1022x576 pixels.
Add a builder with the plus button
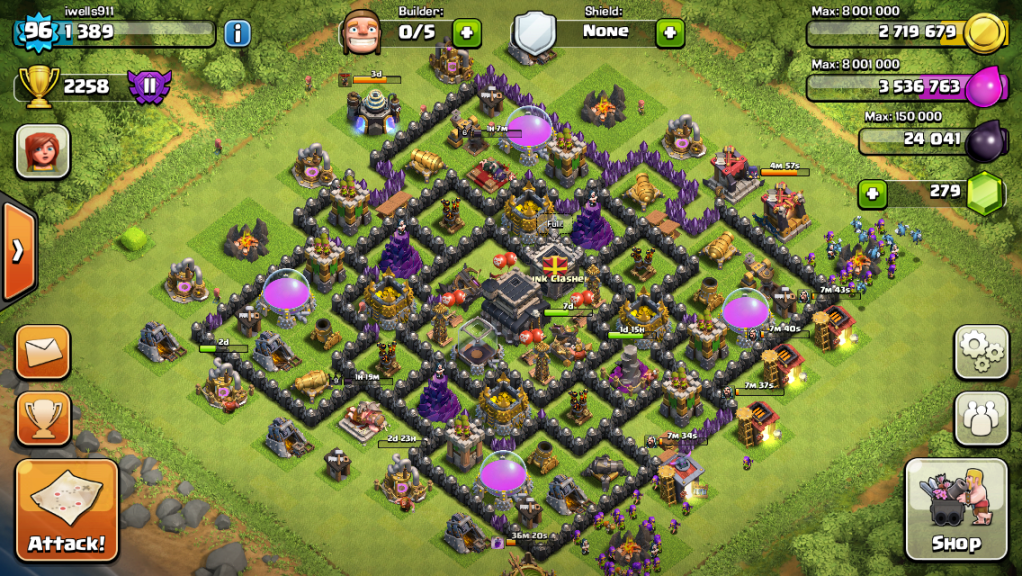[466, 32]
